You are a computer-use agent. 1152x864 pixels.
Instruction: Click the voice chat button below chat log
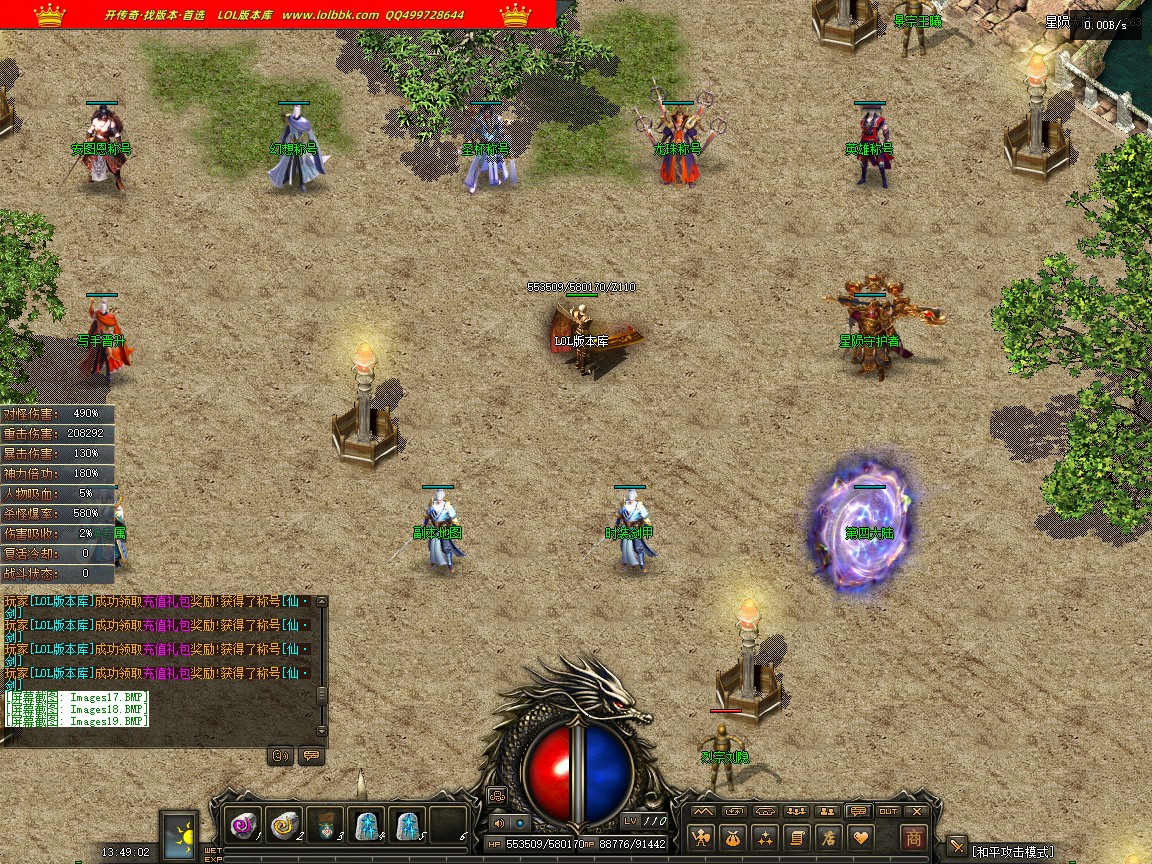coord(280,756)
